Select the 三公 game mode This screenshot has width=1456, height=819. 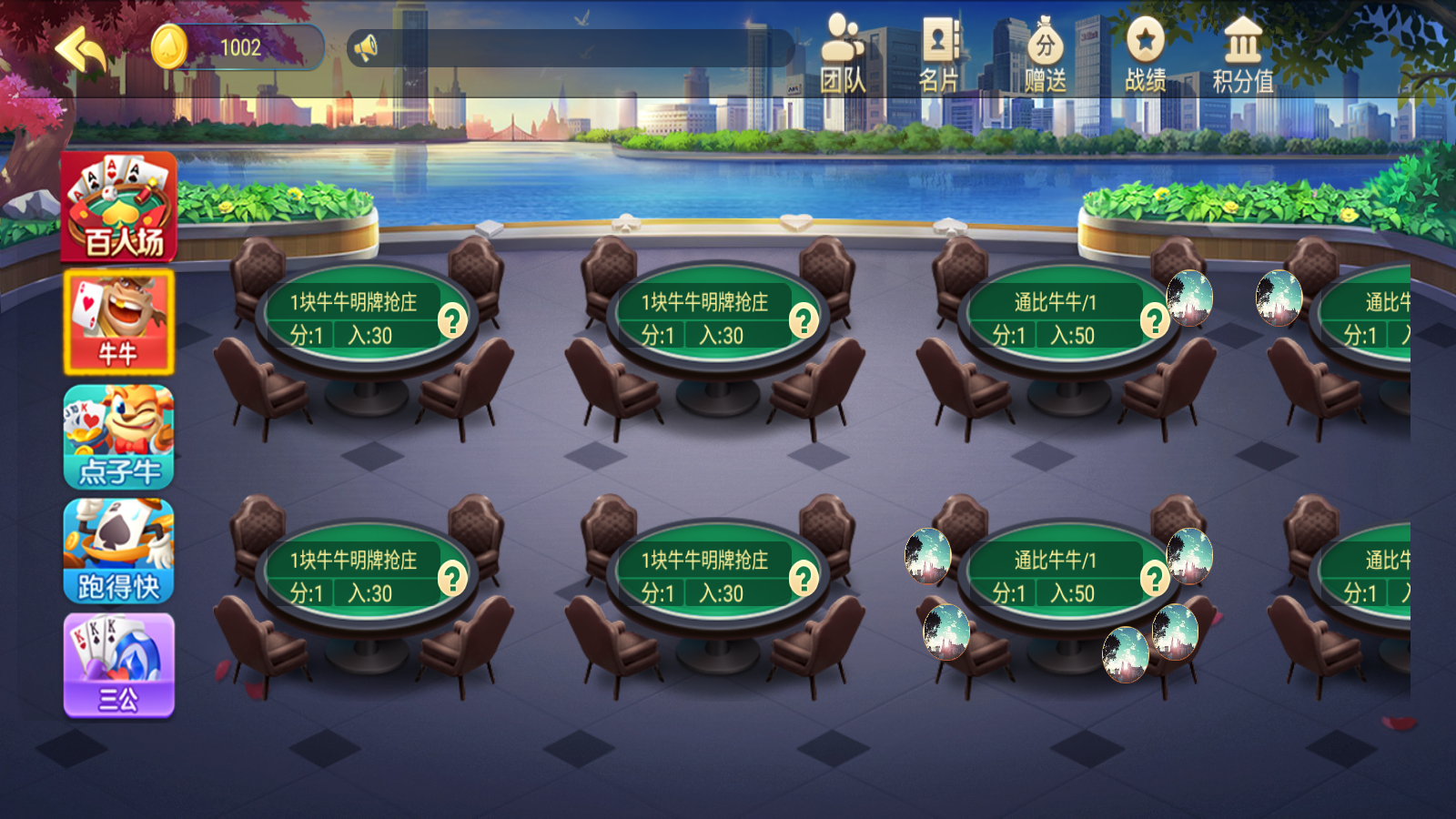pyautogui.click(x=118, y=664)
